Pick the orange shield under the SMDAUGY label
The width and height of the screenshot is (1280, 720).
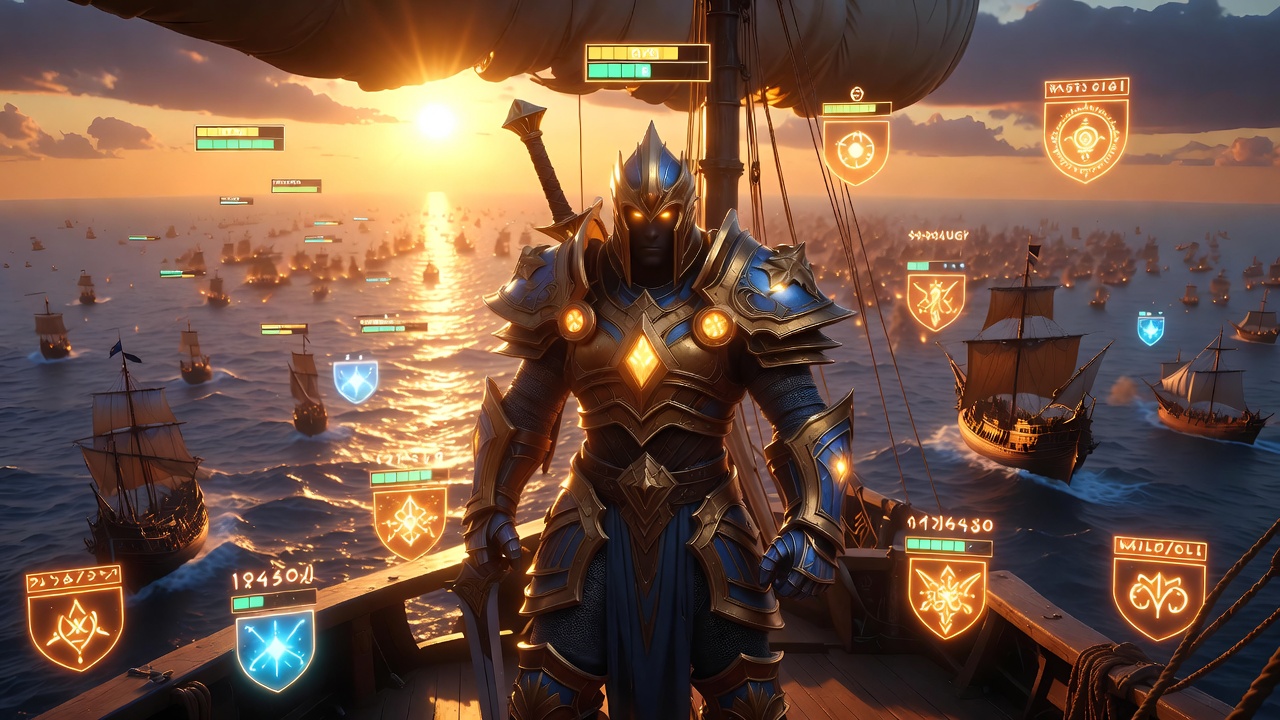(x=936, y=301)
